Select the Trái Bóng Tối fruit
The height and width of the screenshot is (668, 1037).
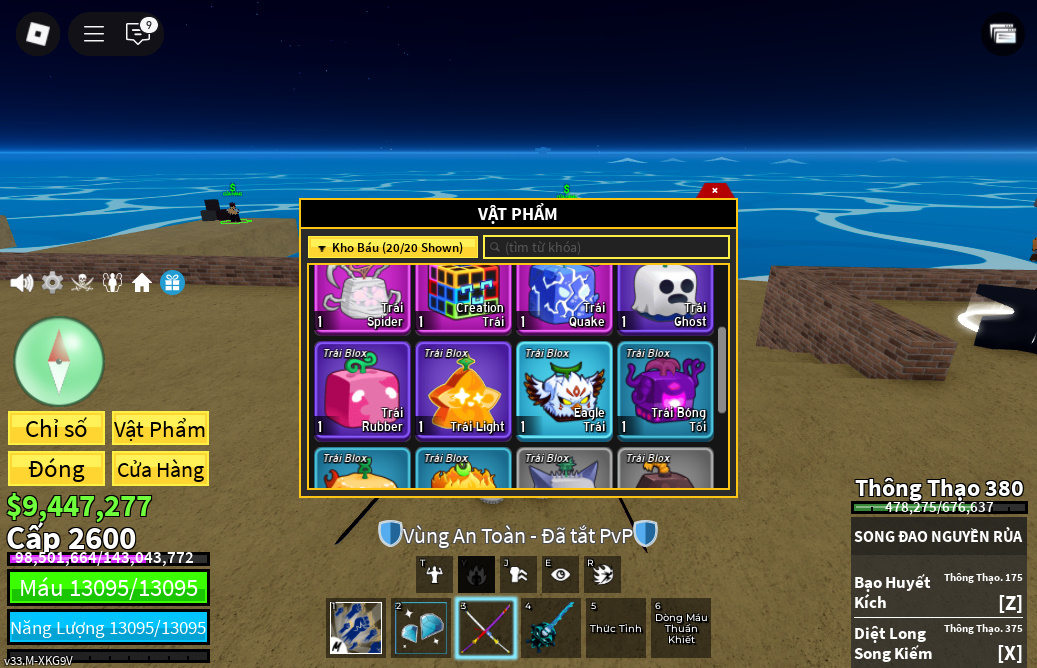(665, 391)
